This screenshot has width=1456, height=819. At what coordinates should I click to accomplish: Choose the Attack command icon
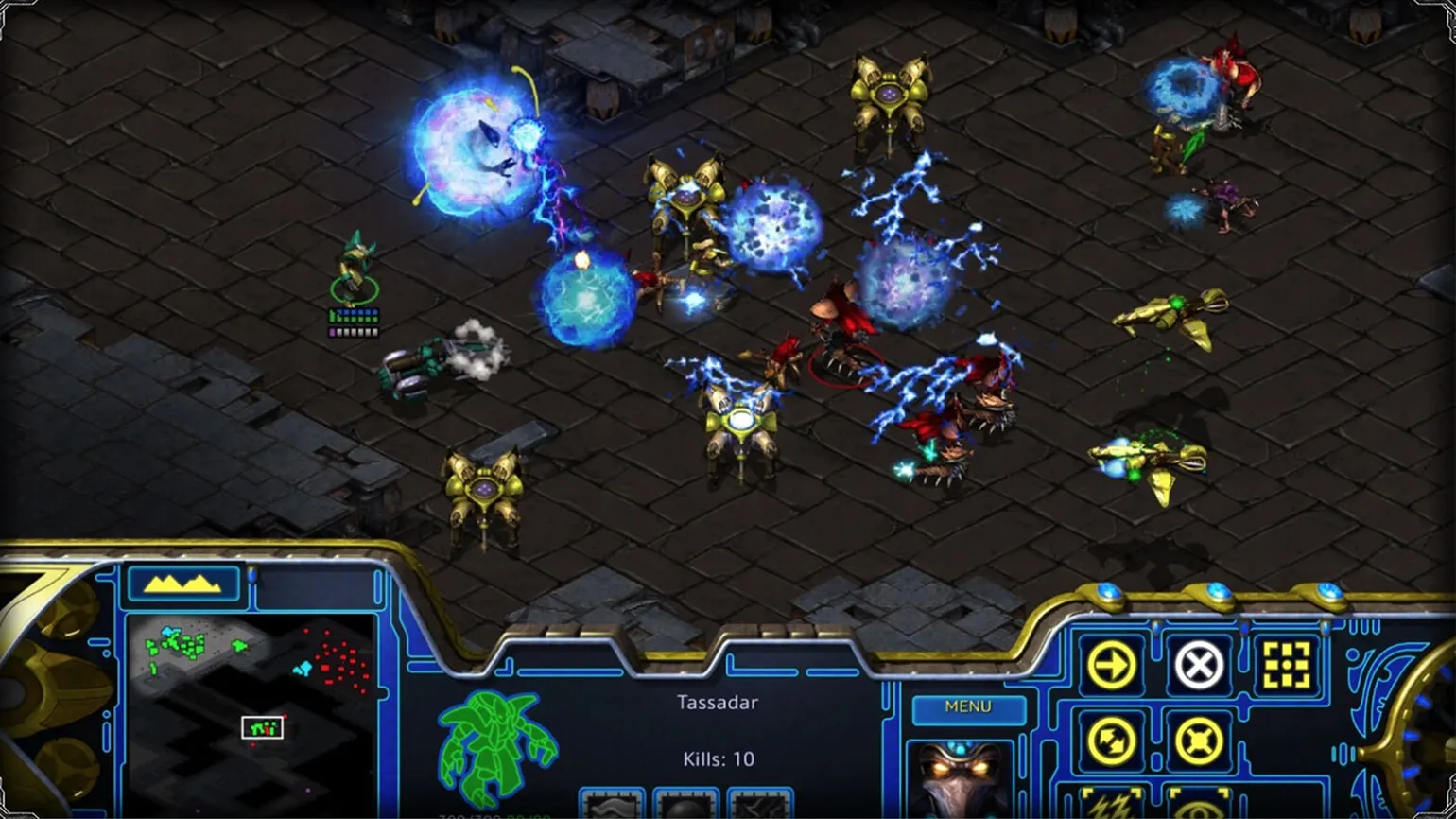(x=1287, y=666)
